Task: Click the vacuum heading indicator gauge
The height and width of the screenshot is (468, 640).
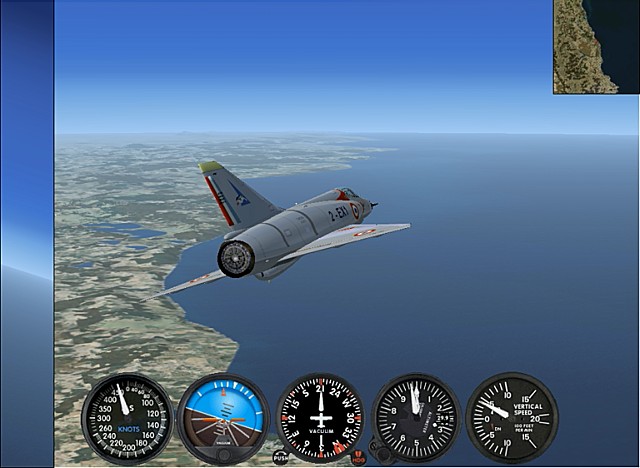Action: pos(320,417)
